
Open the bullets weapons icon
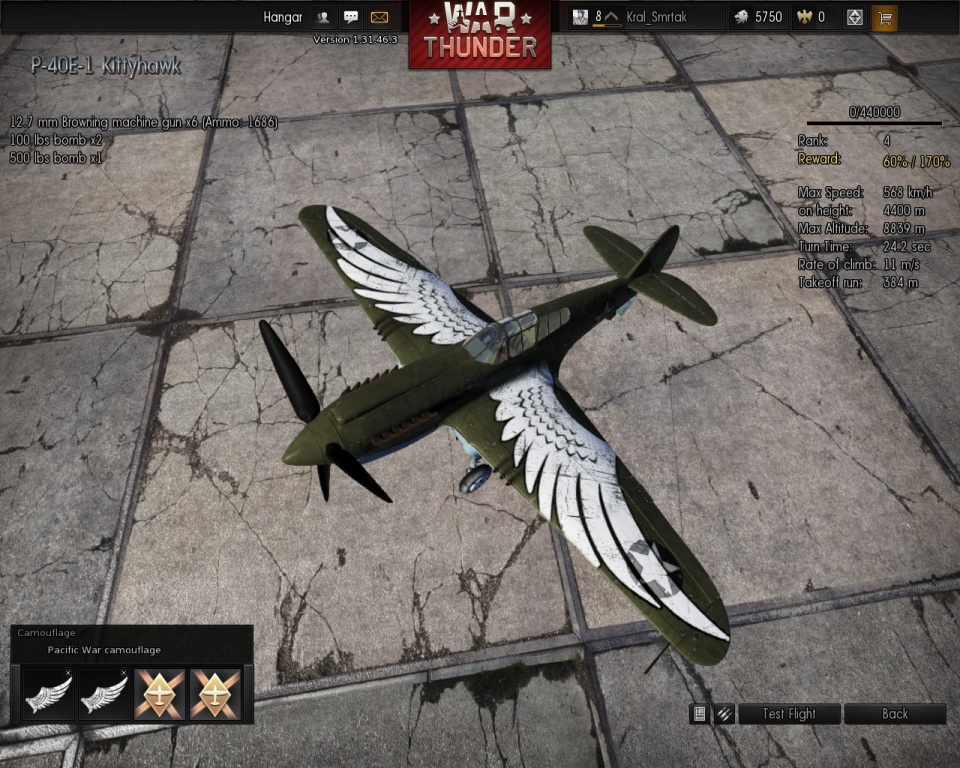click(724, 714)
